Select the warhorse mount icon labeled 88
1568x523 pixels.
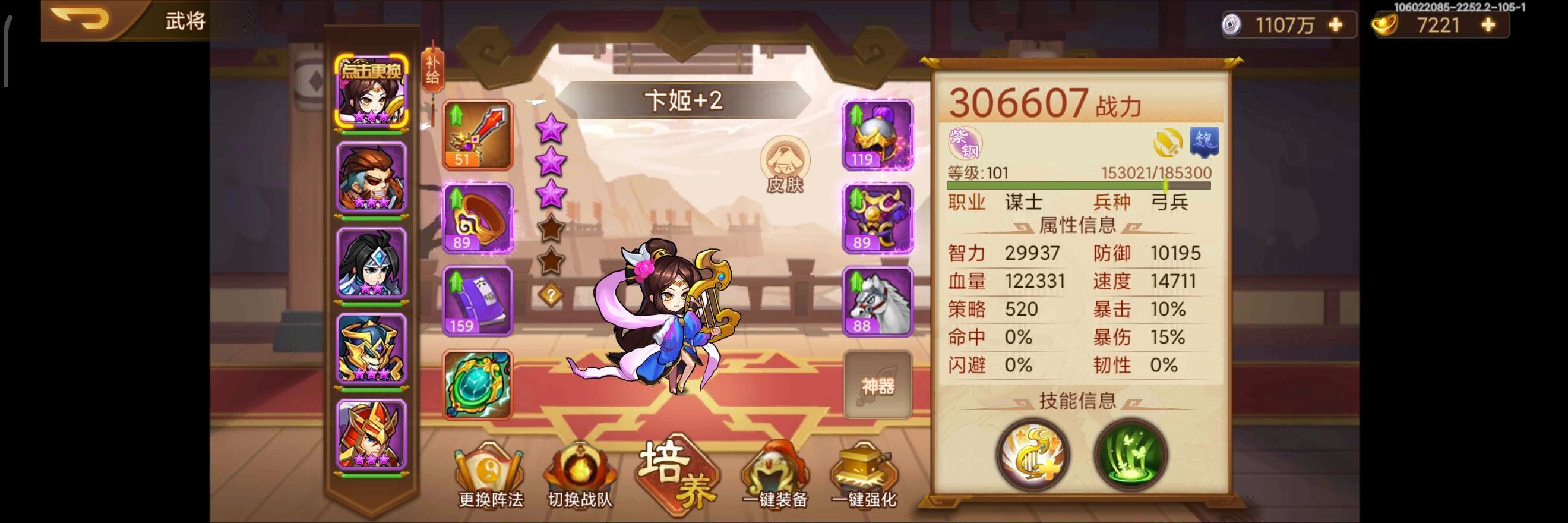[x=877, y=303]
